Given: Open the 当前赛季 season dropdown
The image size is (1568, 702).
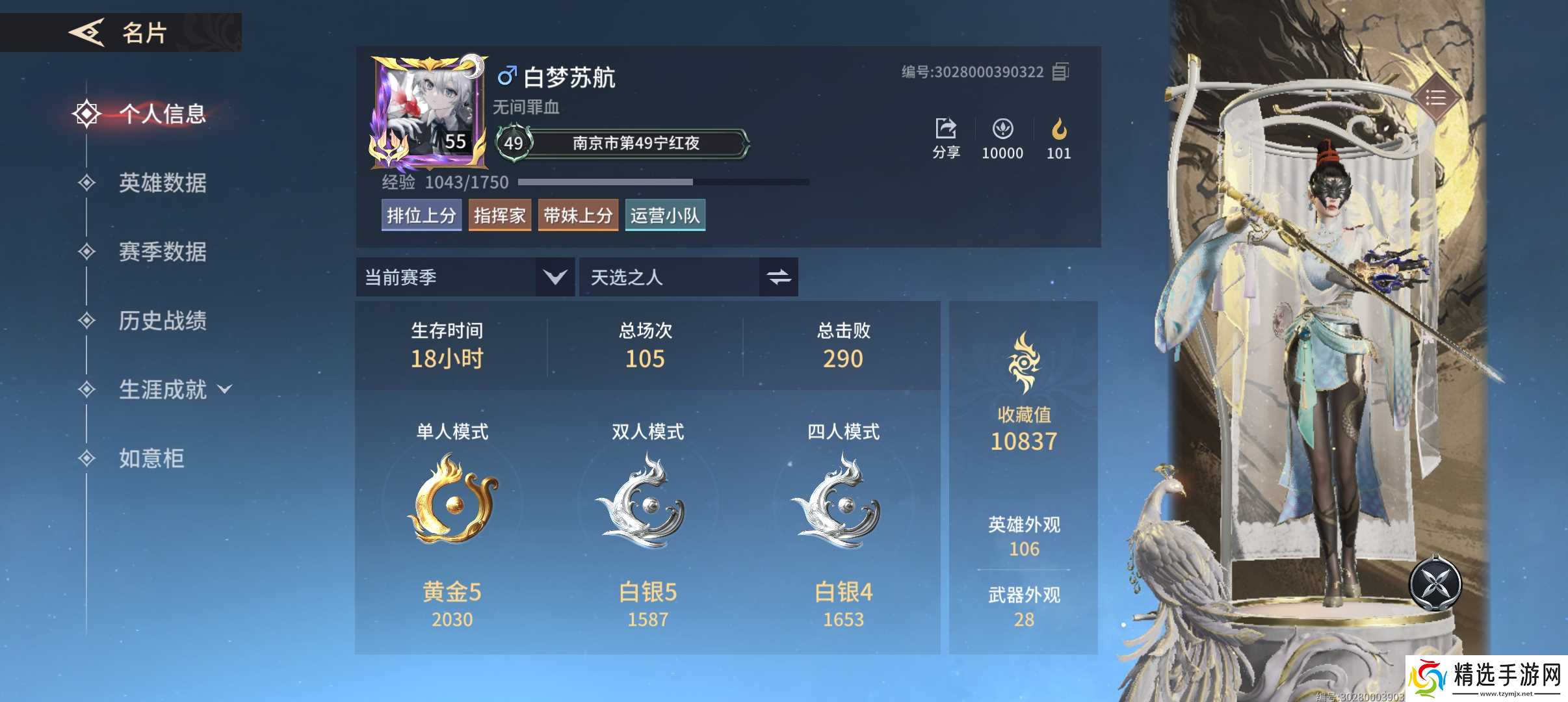Looking at the screenshot, I should tap(464, 277).
